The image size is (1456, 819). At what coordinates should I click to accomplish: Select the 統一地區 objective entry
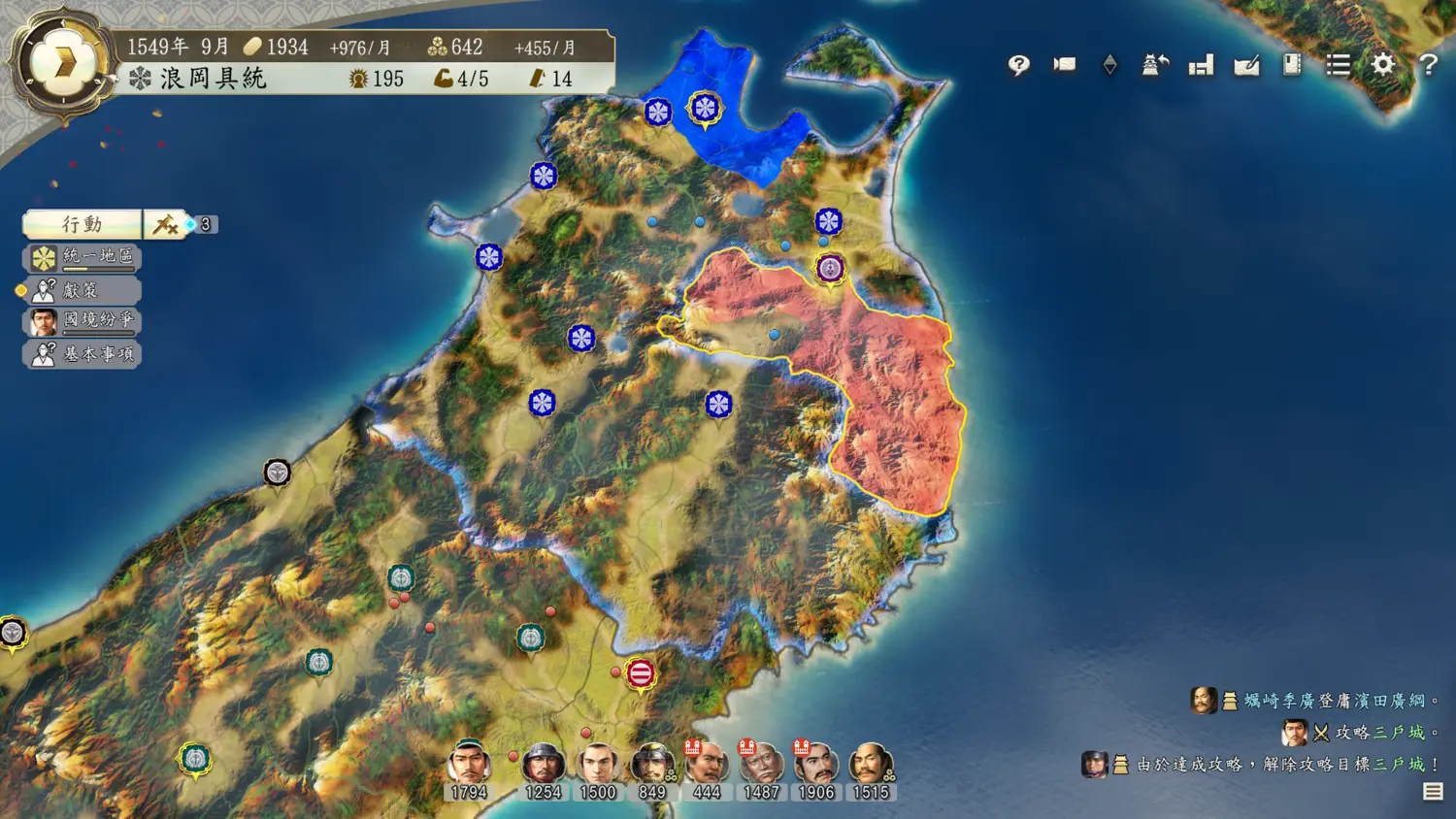click(x=83, y=257)
